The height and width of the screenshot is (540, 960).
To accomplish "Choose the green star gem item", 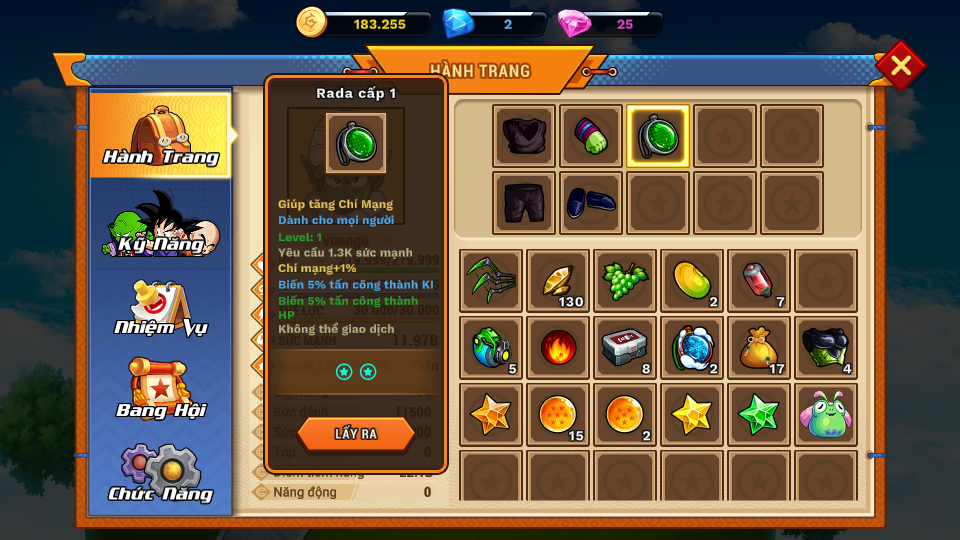I will click(759, 415).
